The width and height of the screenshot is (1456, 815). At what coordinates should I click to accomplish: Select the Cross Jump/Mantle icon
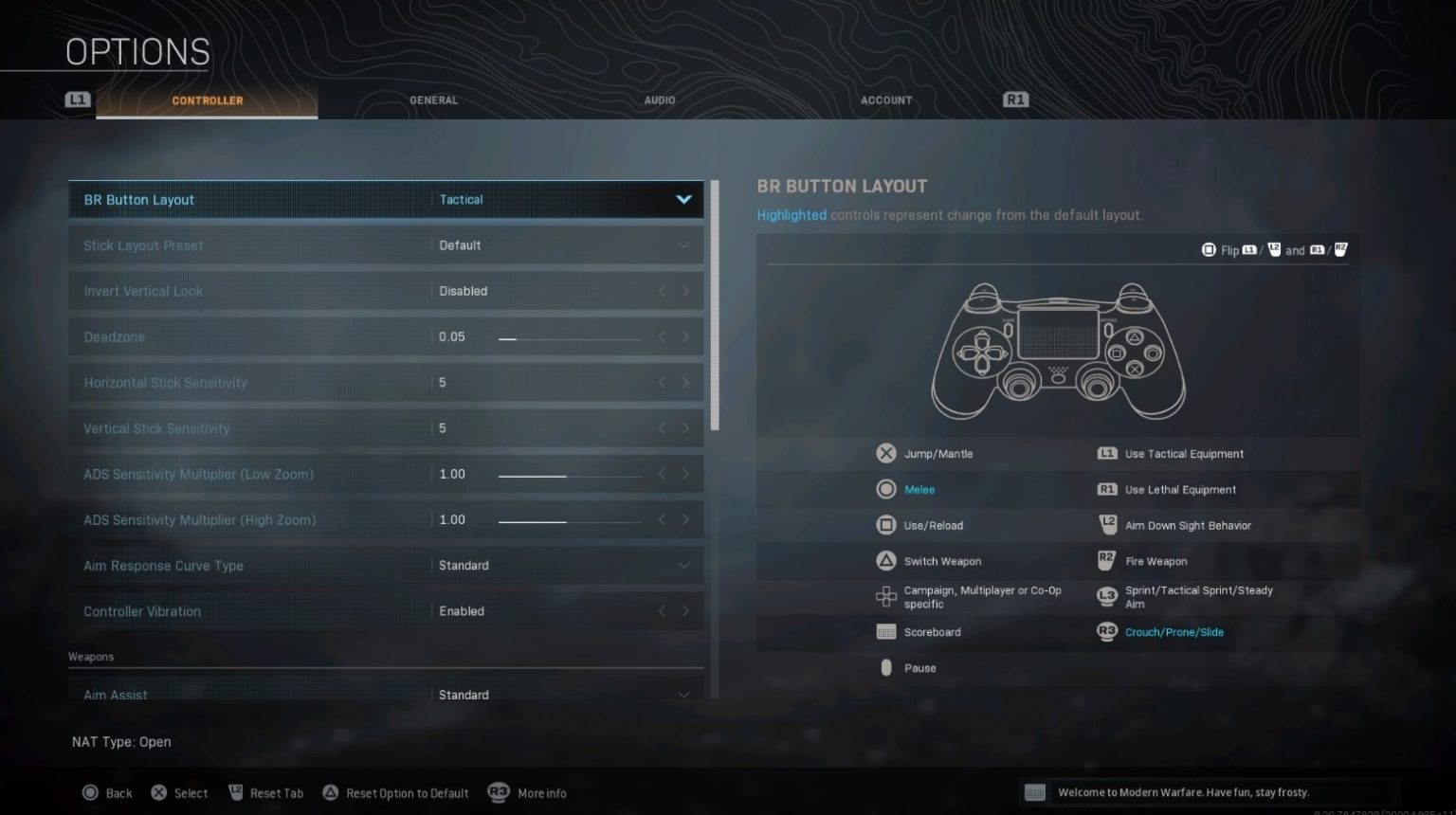(886, 453)
